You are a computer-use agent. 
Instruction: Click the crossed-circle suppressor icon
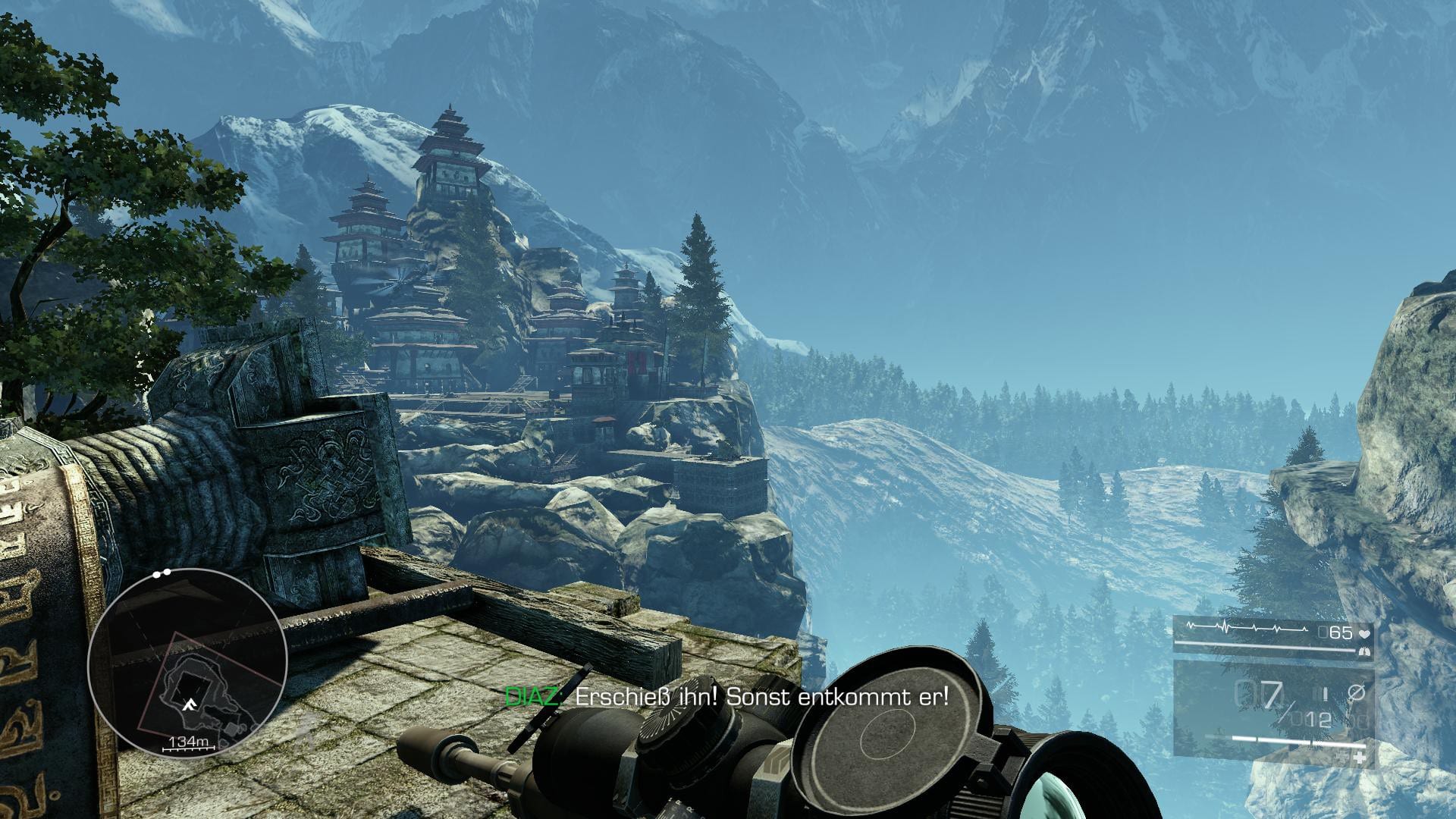click(1357, 692)
